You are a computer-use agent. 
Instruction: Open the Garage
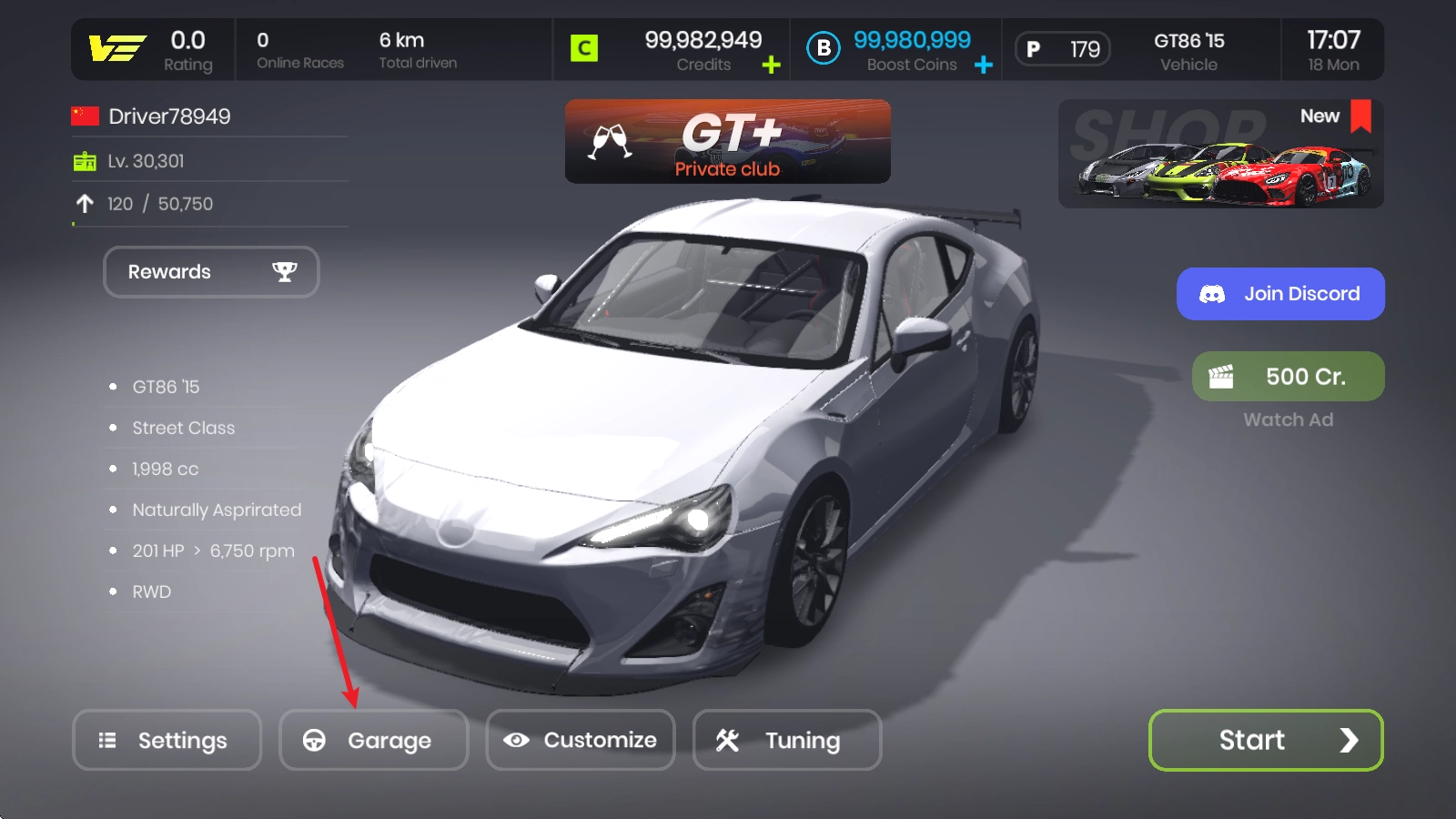373,740
